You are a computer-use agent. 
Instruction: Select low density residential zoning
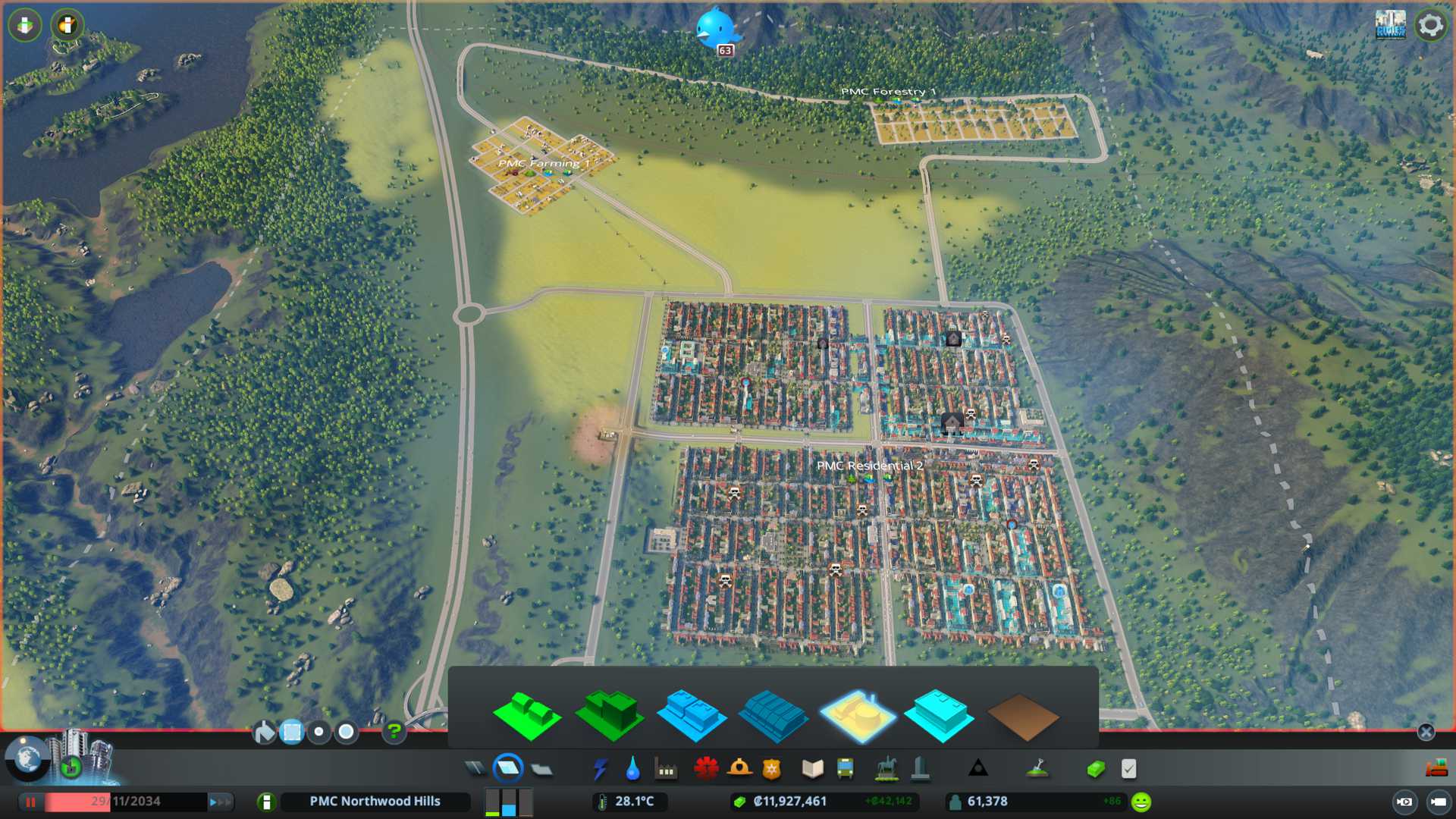(527, 715)
